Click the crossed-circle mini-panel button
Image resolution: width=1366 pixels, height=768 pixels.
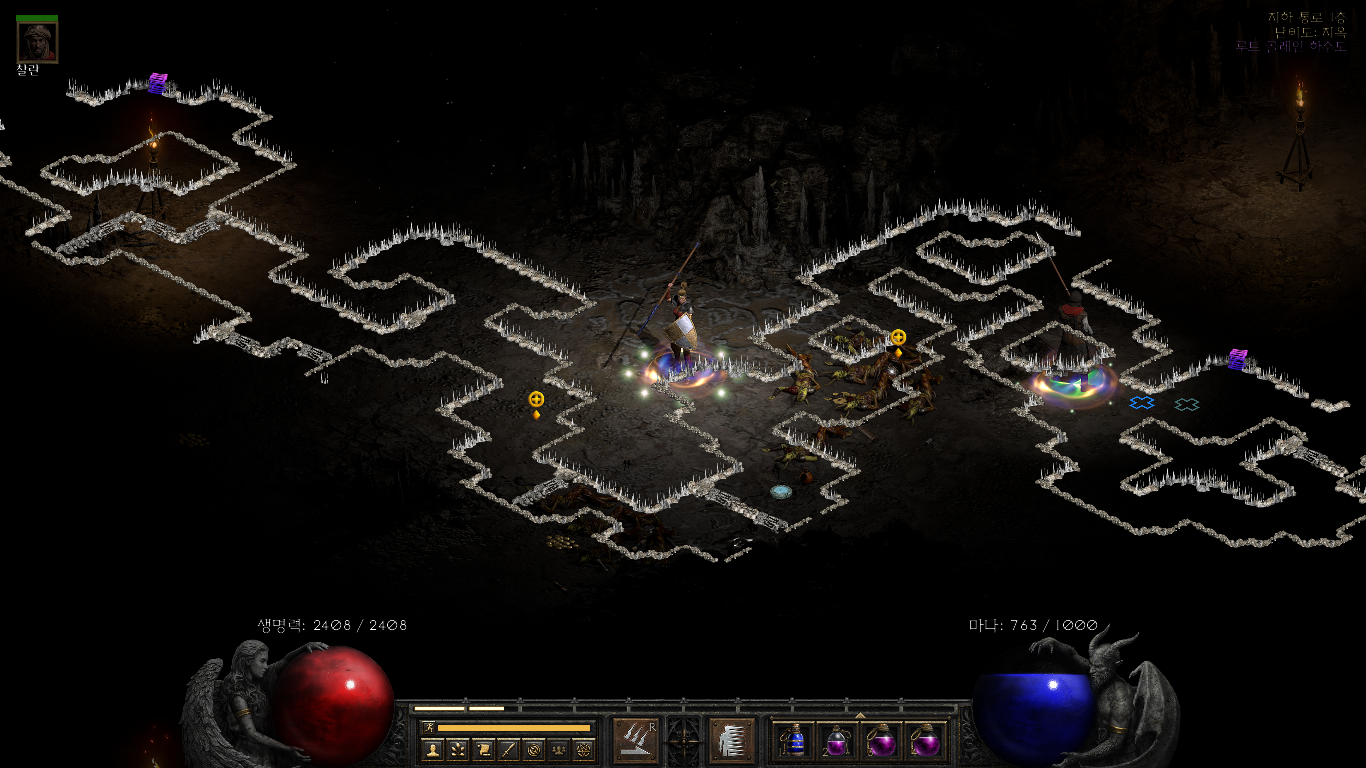click(534, 749)
